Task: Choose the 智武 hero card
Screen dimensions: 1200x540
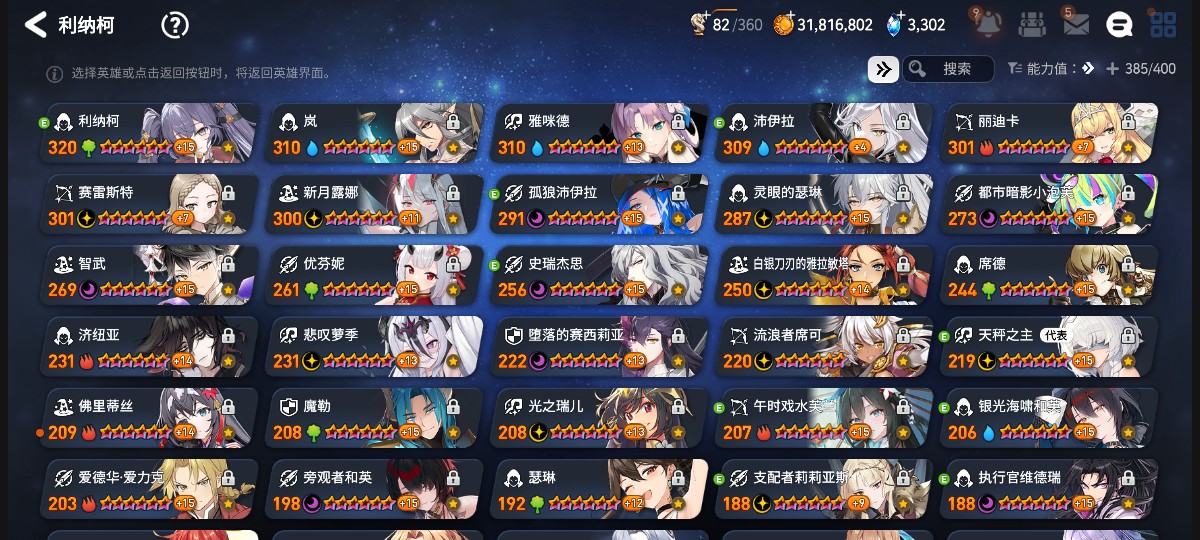Action: (150, 276)
